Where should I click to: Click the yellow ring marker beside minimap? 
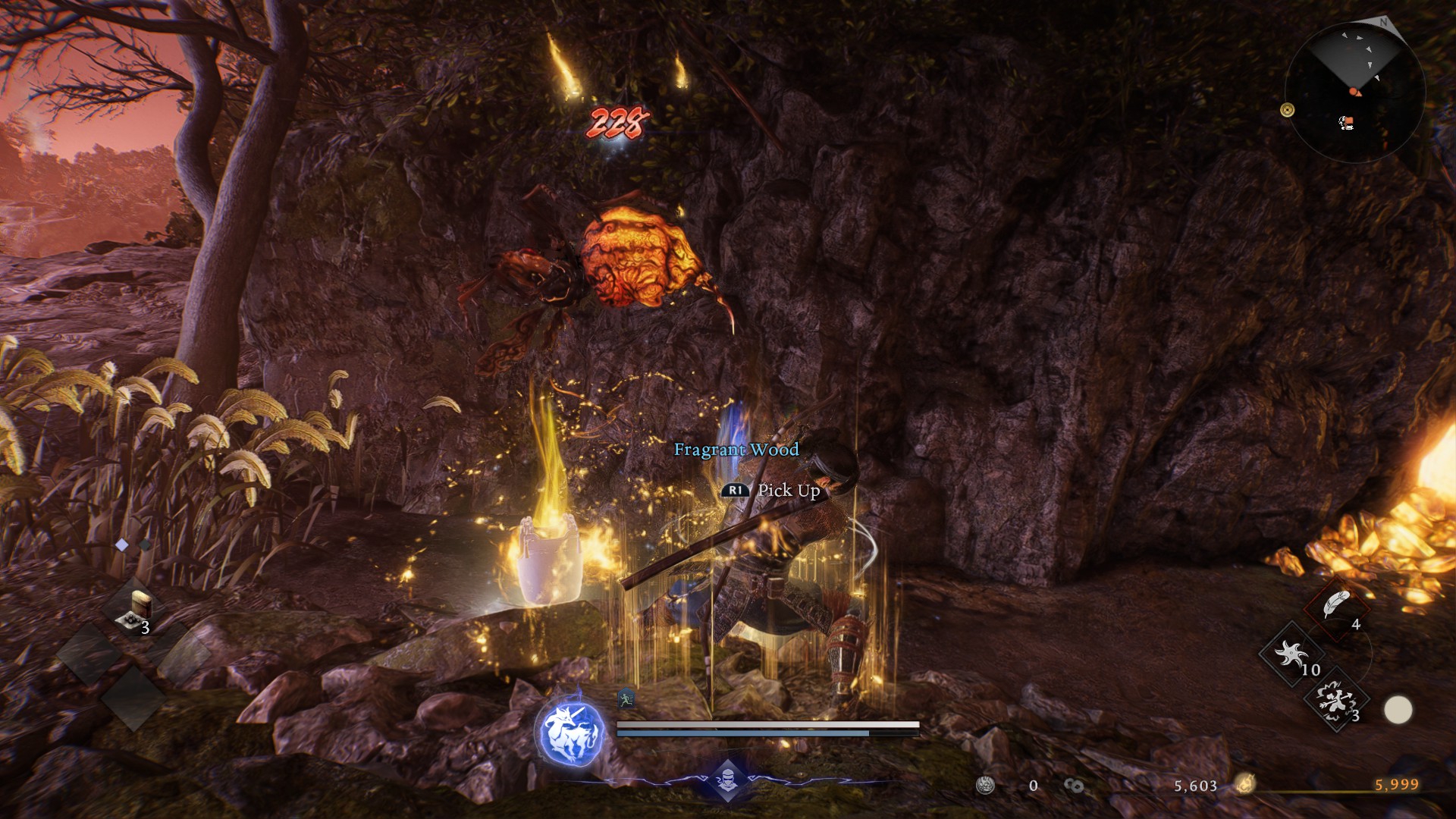pos(1287,111)
